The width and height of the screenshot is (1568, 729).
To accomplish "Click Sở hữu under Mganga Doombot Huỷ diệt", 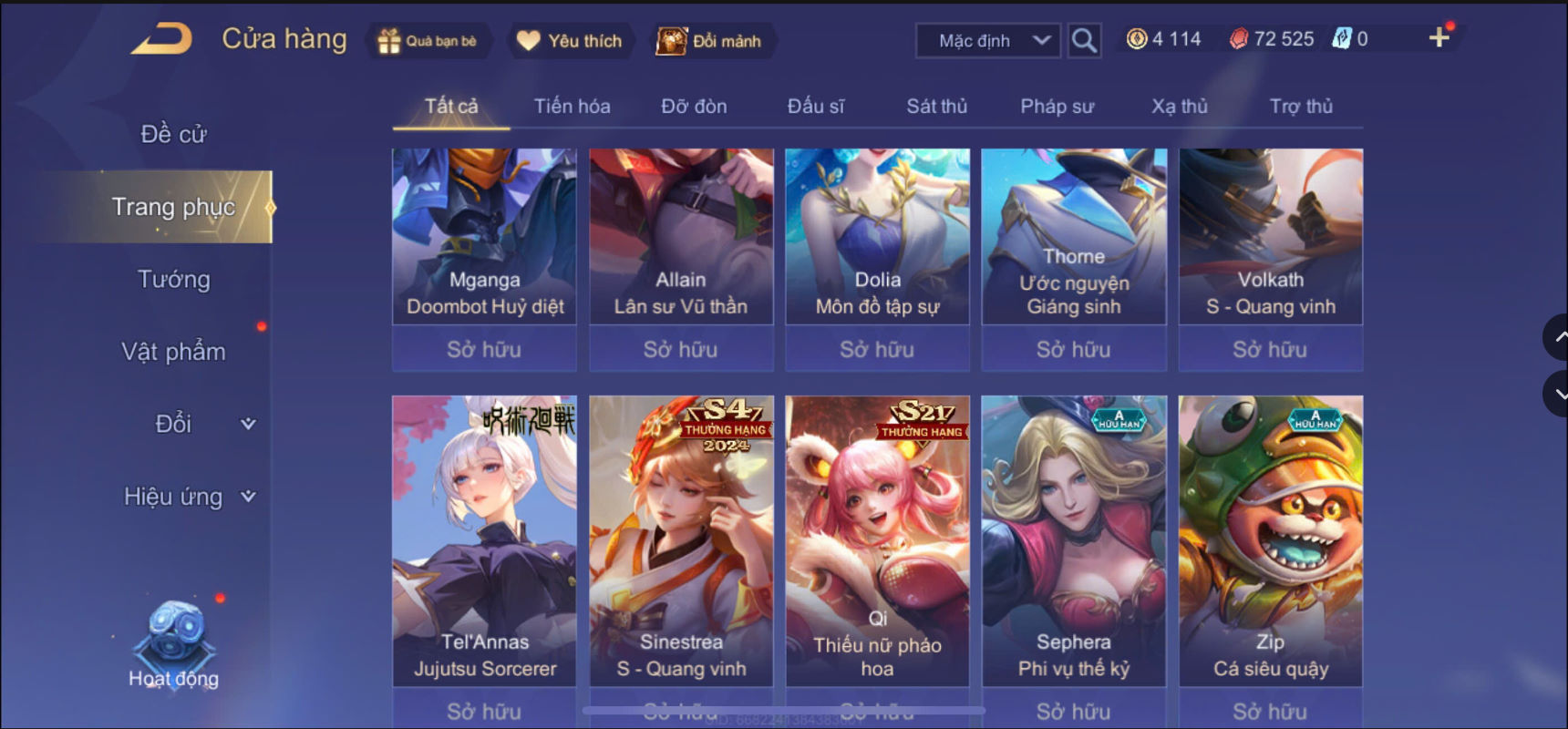I will click(x=484, y=349).
